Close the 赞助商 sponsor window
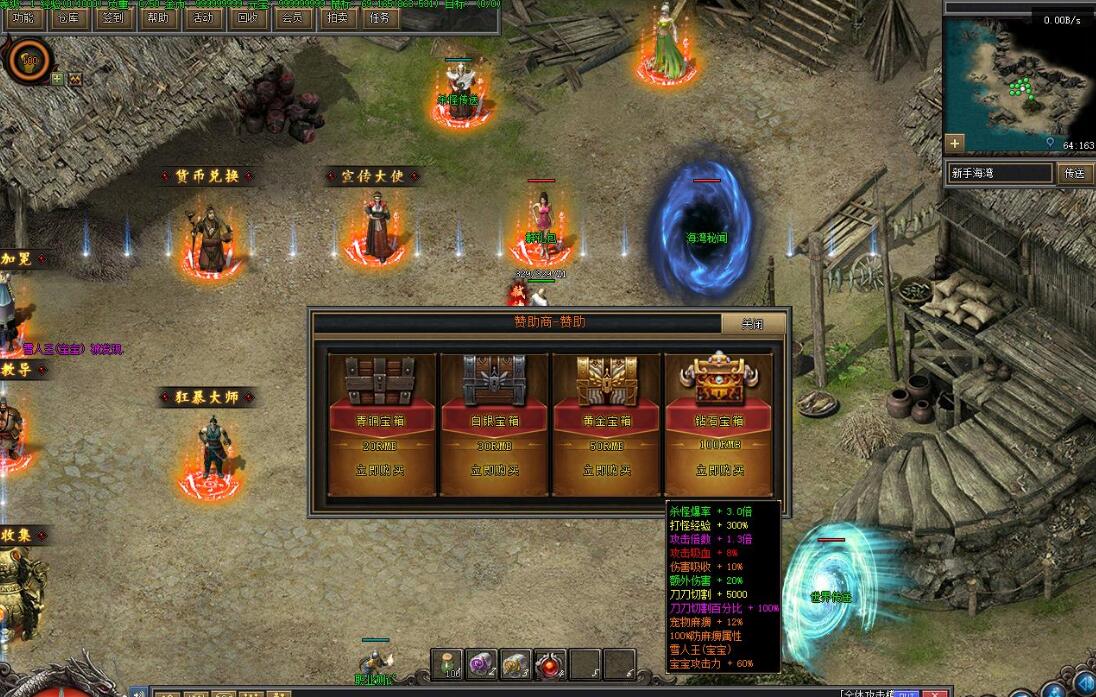 (752, 324)
